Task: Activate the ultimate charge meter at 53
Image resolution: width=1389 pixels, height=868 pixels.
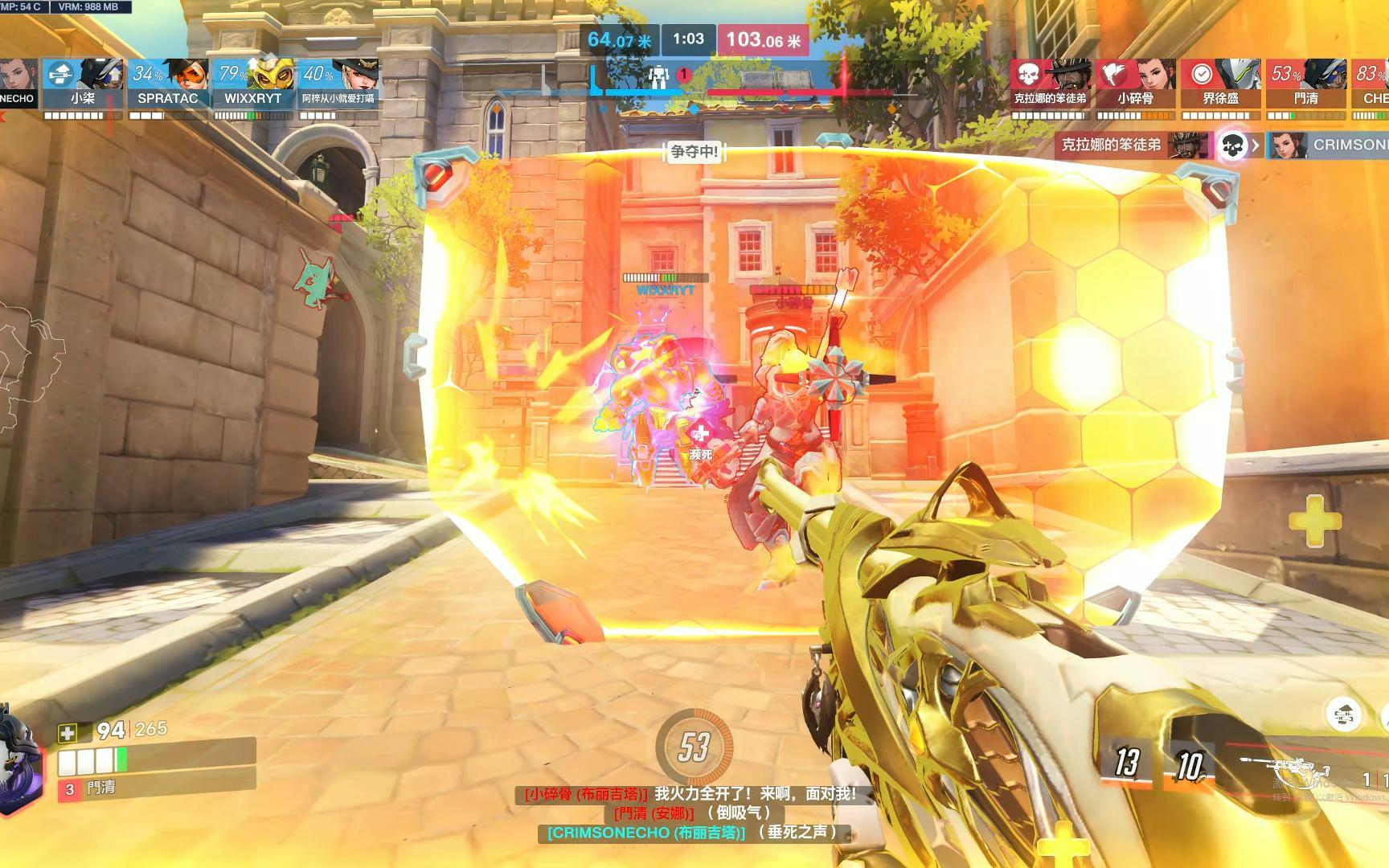Action: click(x=694, y=747)
